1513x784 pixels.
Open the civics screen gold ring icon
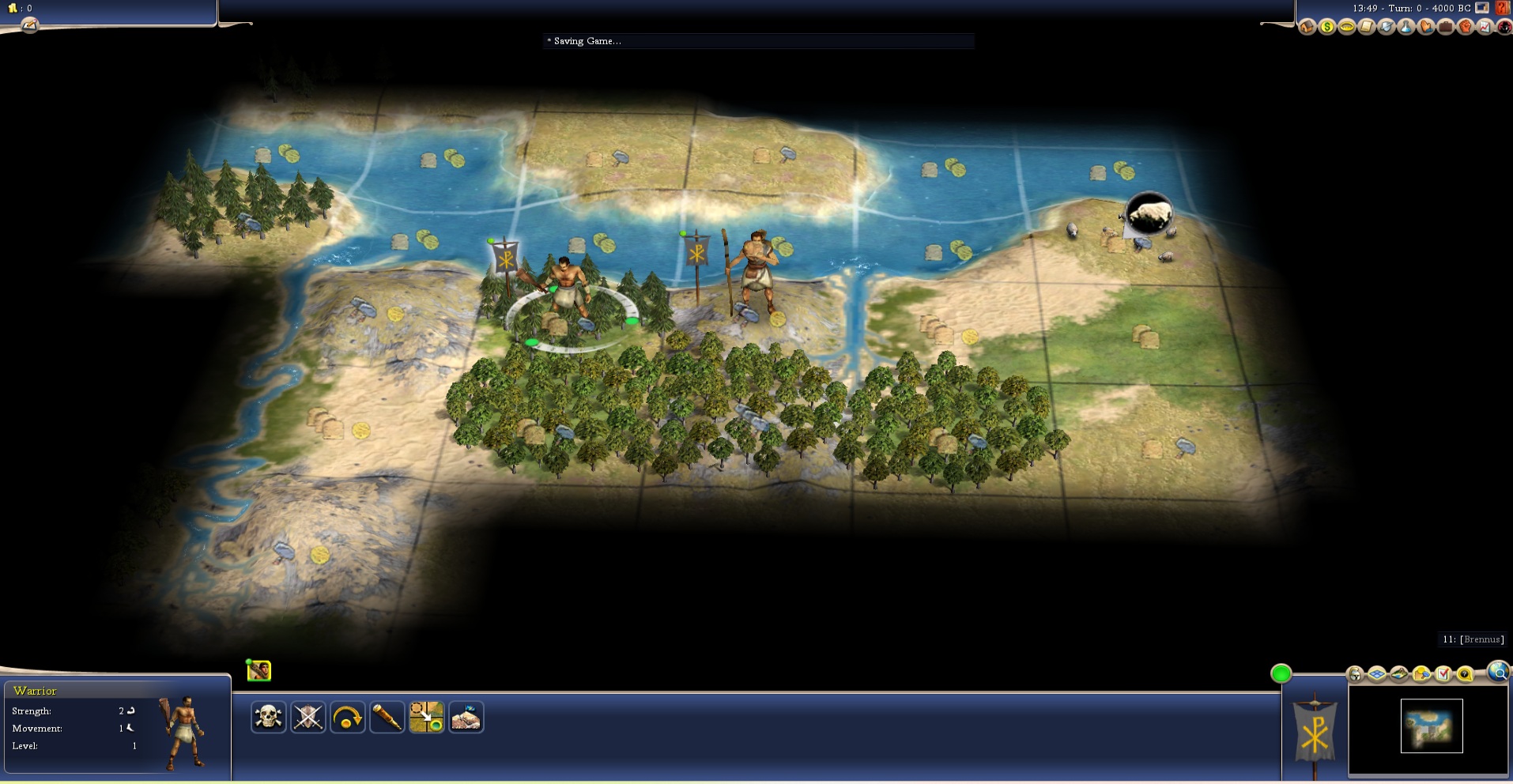[x=1347, y=28]
